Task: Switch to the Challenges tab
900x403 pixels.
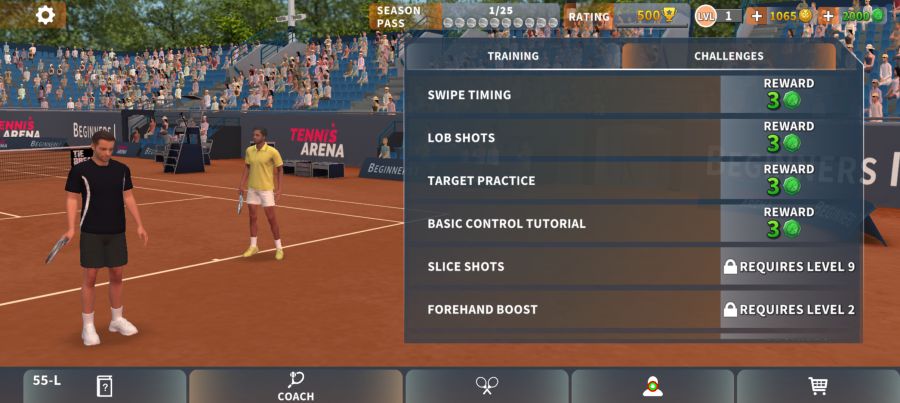Action: point(728,56)
